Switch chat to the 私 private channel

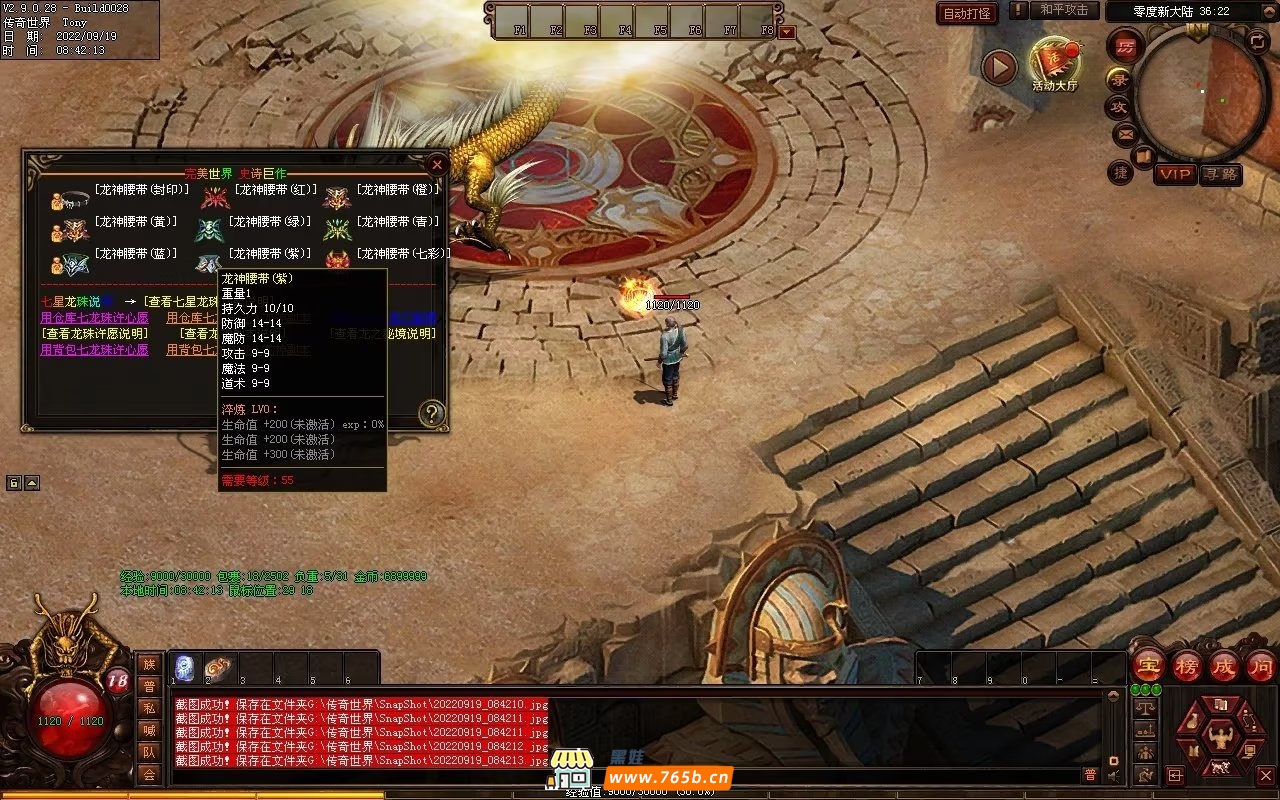click(x=149, y=708)
